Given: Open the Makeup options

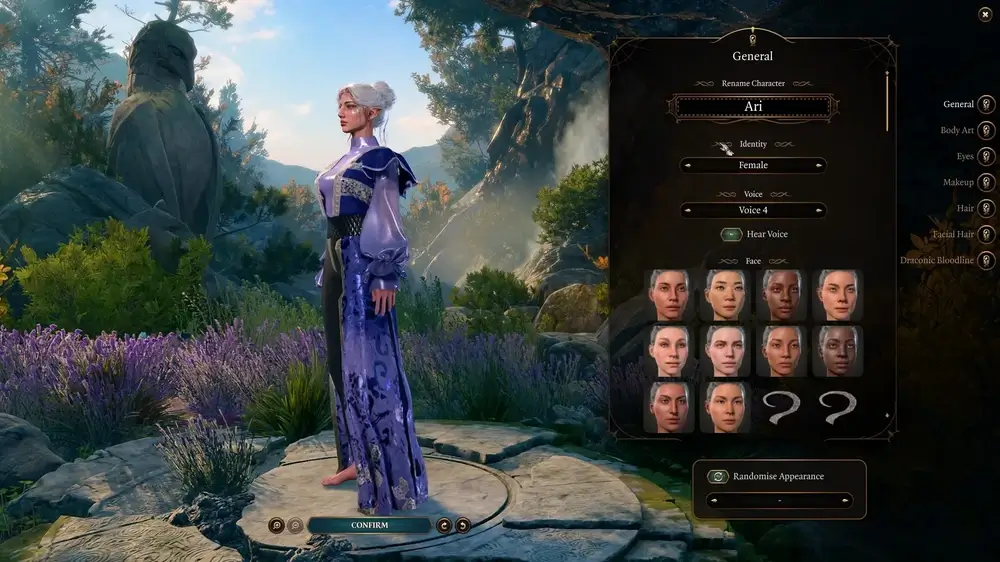Looking at the screenshot, I should pos(986,182).
